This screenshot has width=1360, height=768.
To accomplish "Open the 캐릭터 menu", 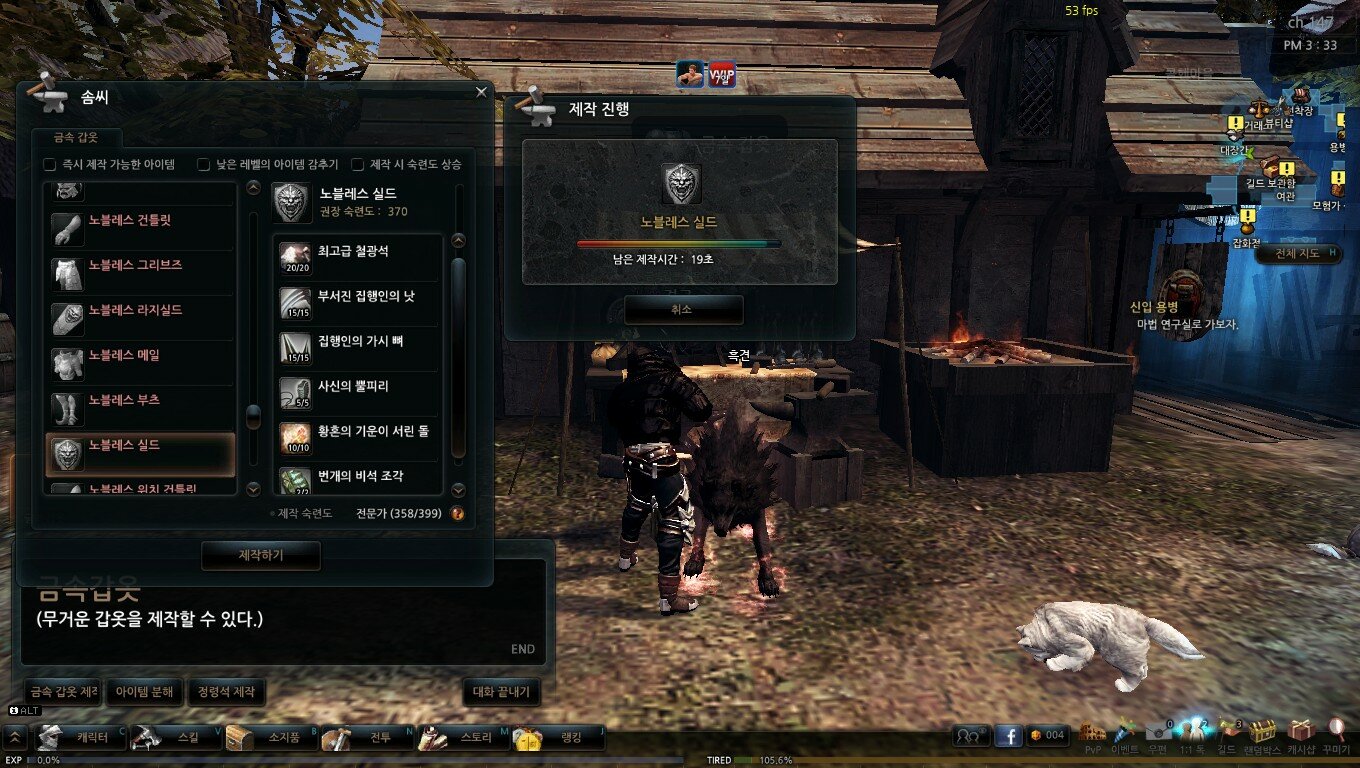I will [82, 738].
